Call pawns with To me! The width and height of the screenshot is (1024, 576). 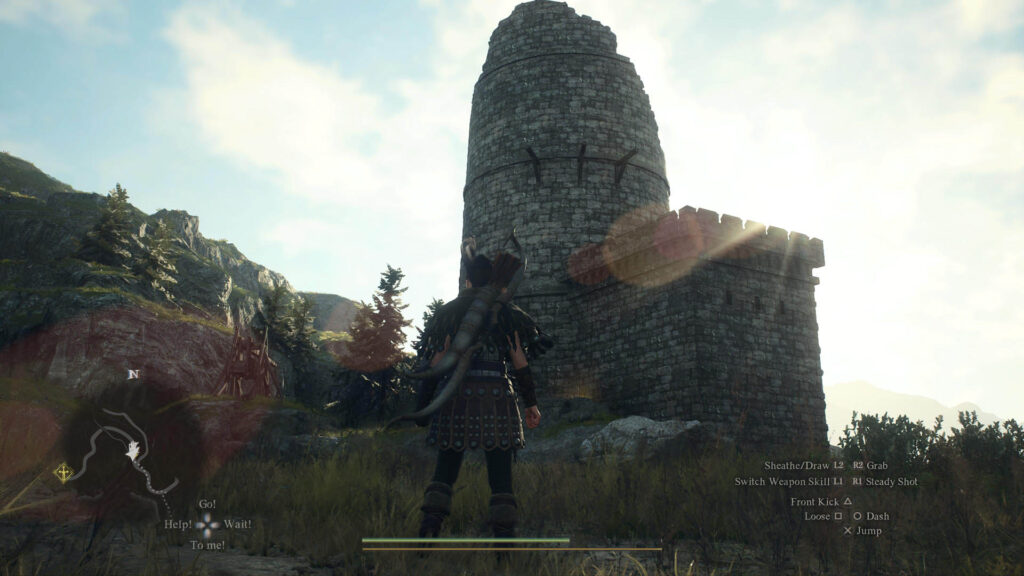point(207,545)
